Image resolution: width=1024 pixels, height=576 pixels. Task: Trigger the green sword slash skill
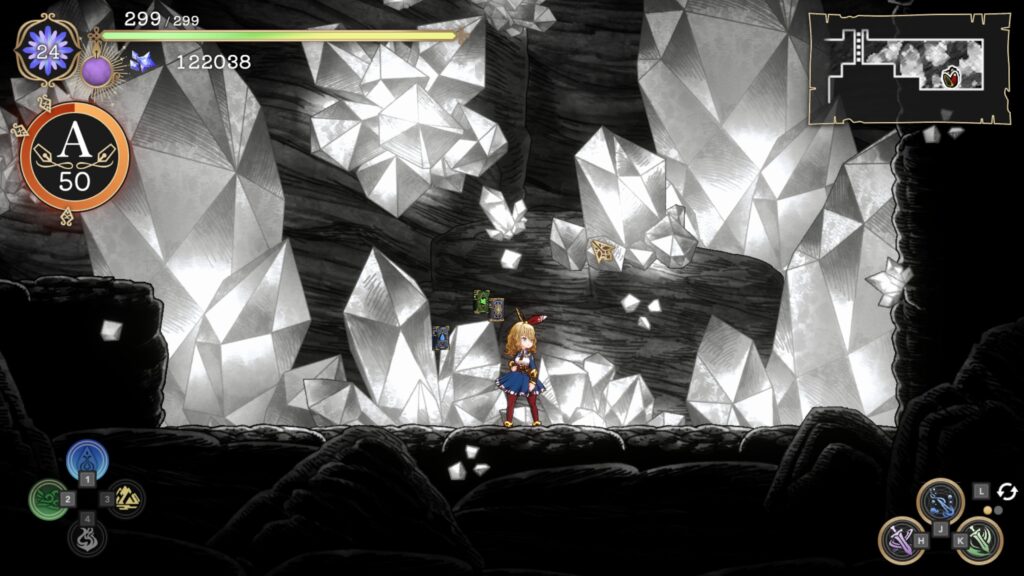point(980,538)
